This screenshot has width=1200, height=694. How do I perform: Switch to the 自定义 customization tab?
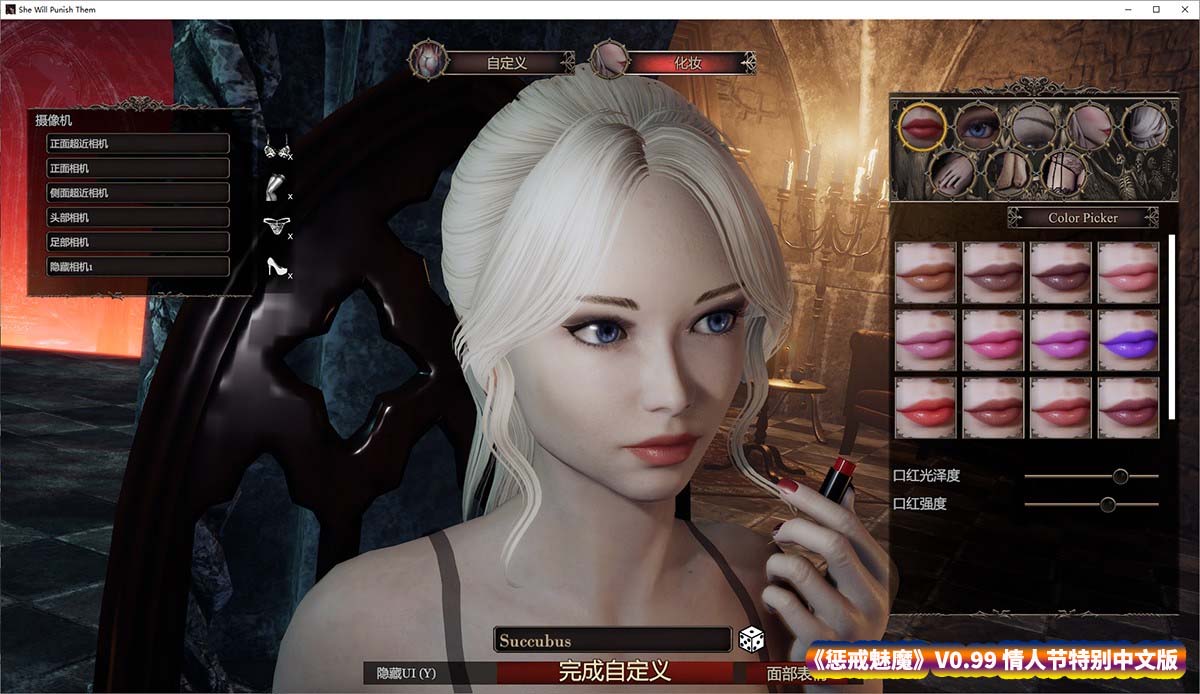coord(506,62)
